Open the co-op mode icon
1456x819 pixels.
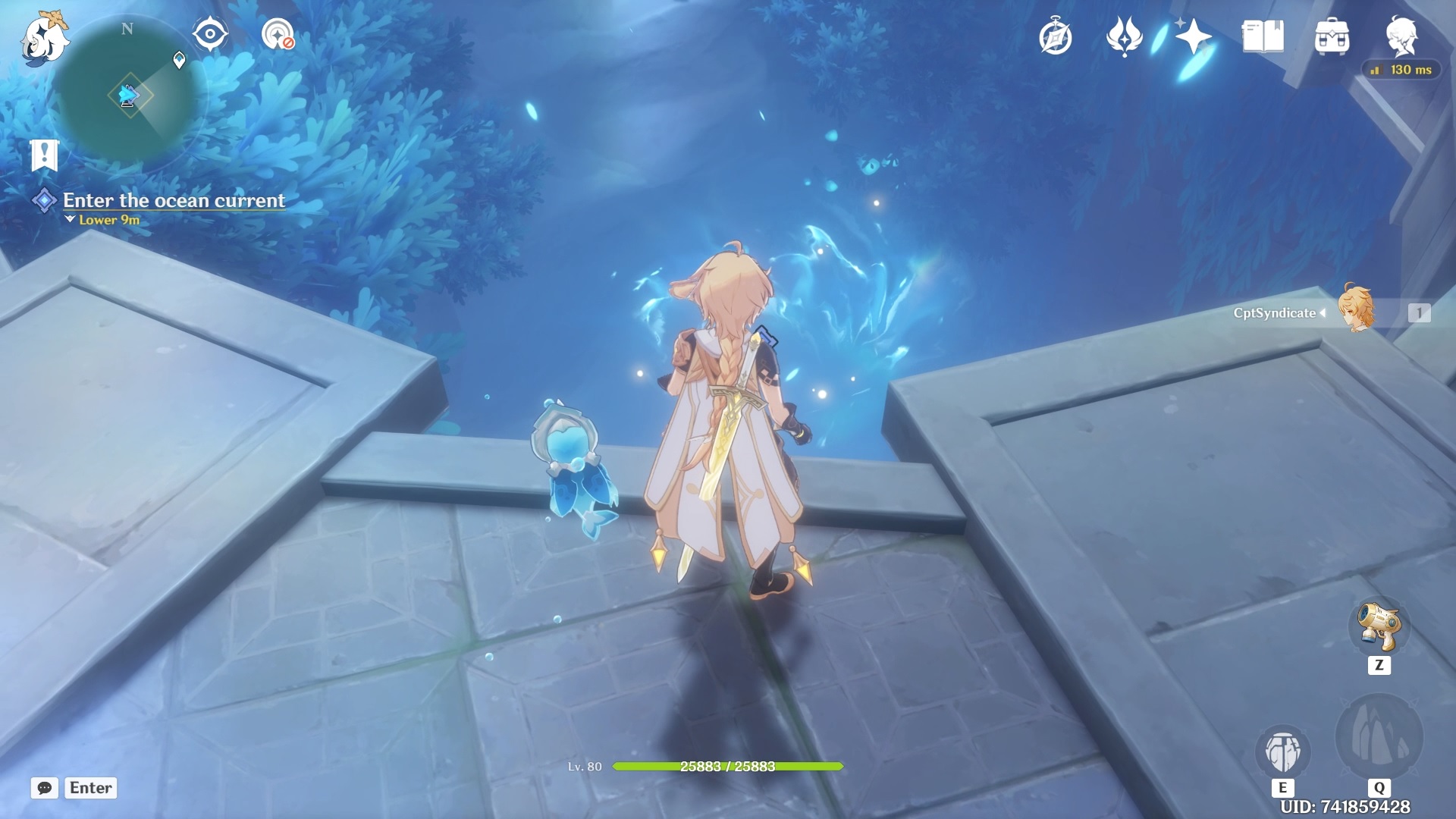pyautogui.click(x=278, y=35)
